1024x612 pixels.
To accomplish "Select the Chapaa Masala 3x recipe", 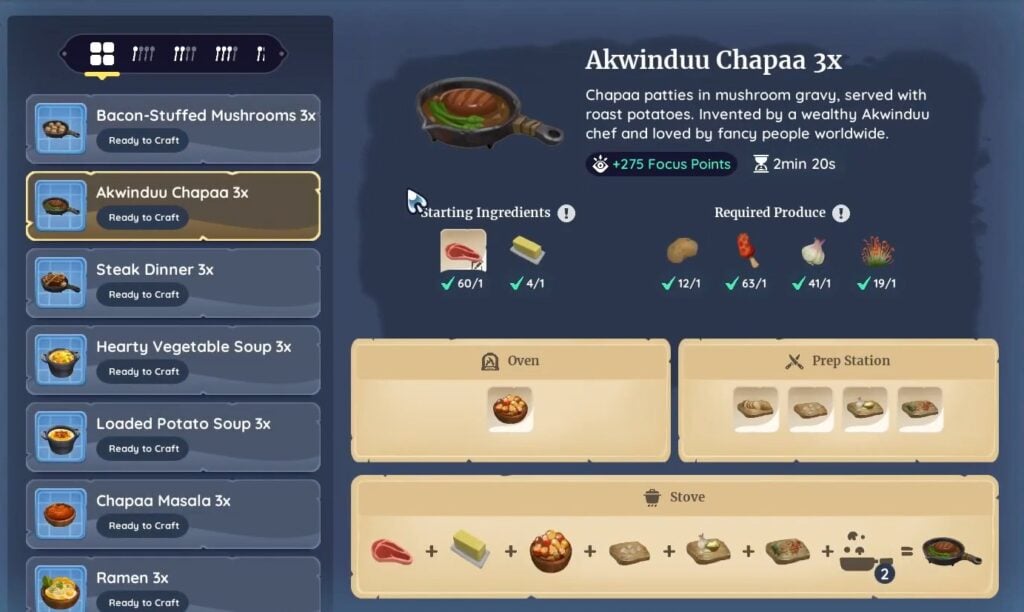I will click(x=173, y=513).
